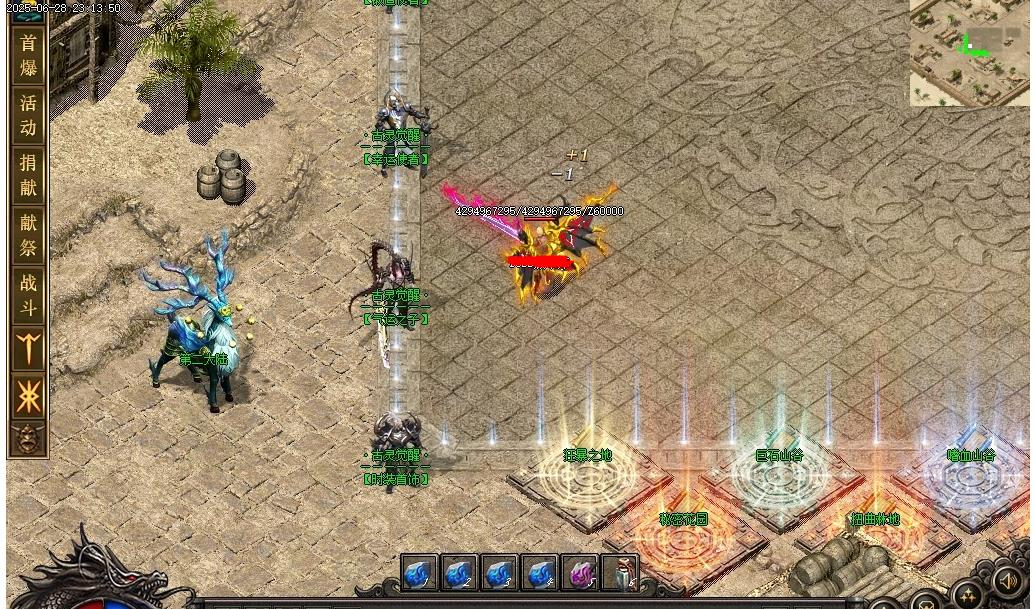Use the purple stone in hotbar slot 5
Image resolution: width=1035 pixels, height=609 pixels.
[x=580, y=573]
